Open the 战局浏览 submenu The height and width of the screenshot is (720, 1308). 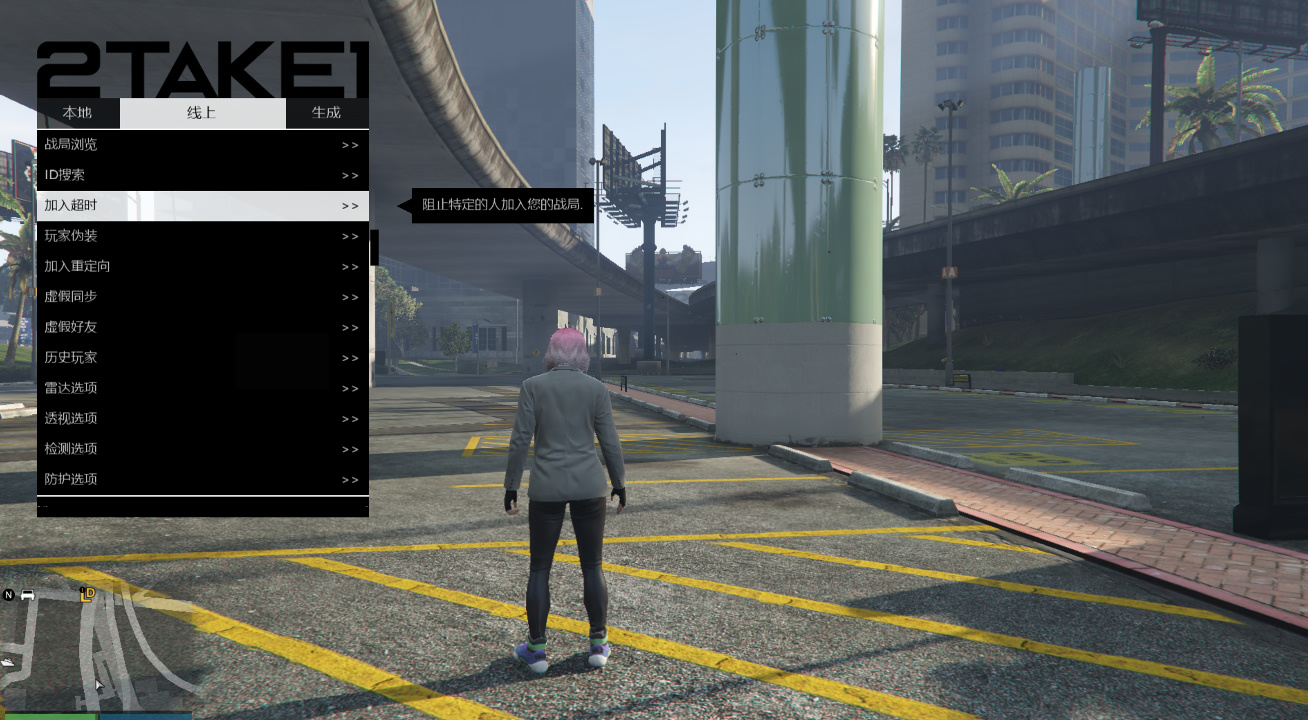tap(202, 145)
